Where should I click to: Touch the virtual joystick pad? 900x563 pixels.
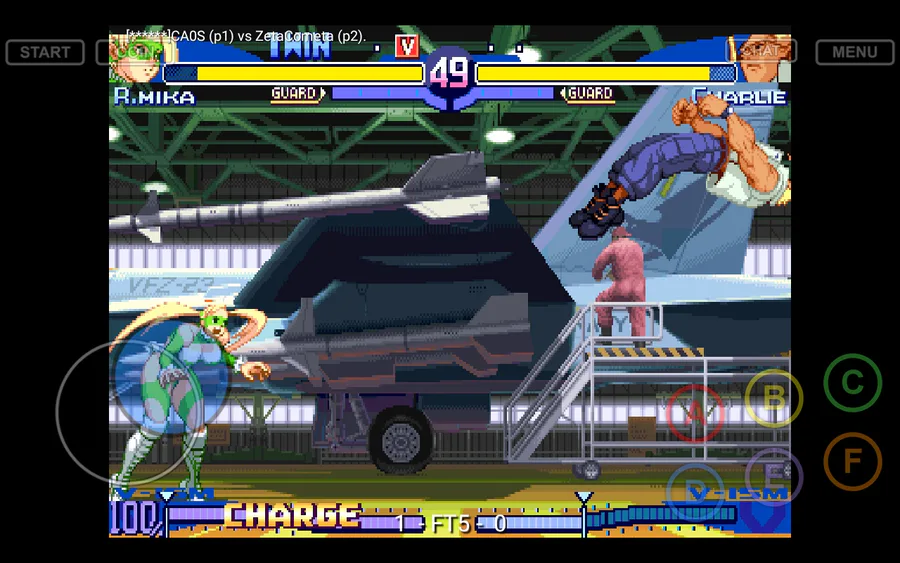(130, 410)
